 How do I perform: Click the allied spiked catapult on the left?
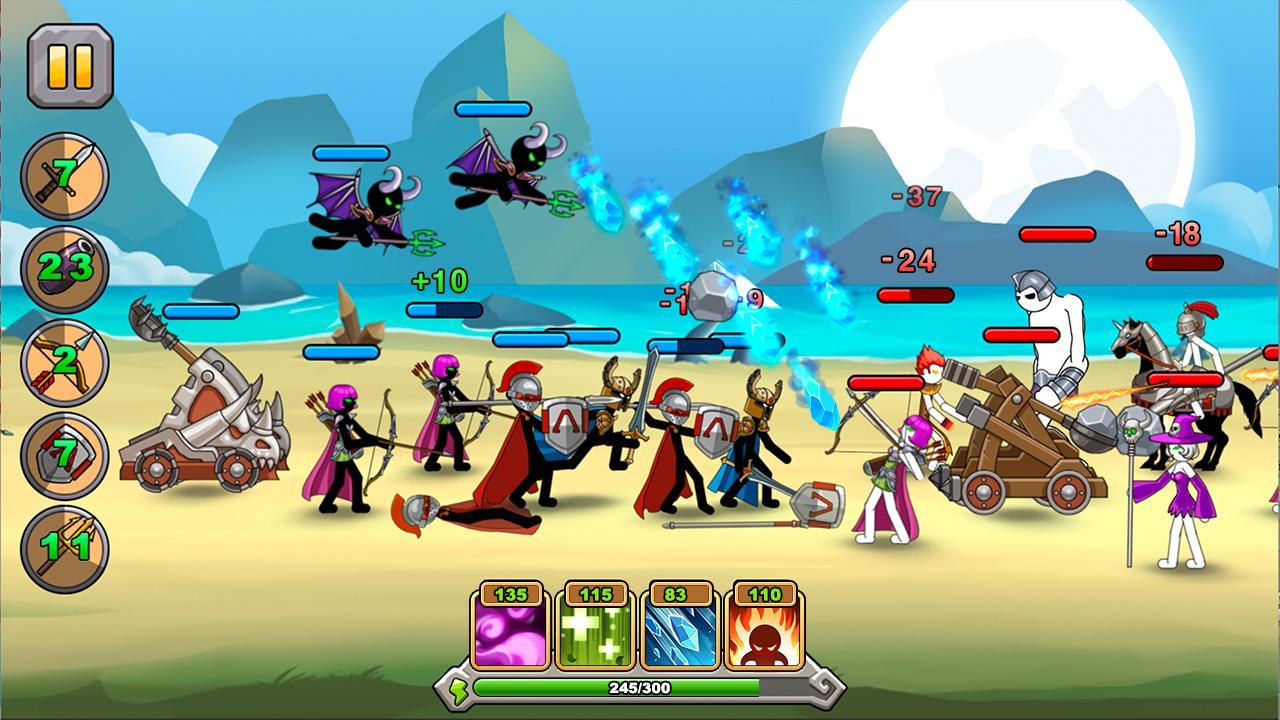pos(200,430)
